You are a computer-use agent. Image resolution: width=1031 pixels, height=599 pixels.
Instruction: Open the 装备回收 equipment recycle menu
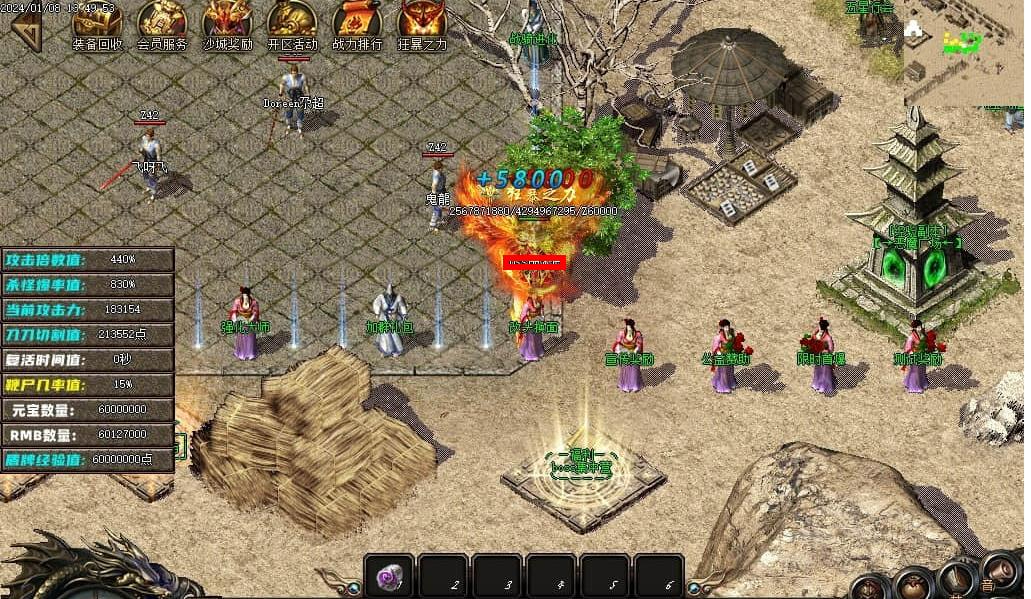[97, 23]
